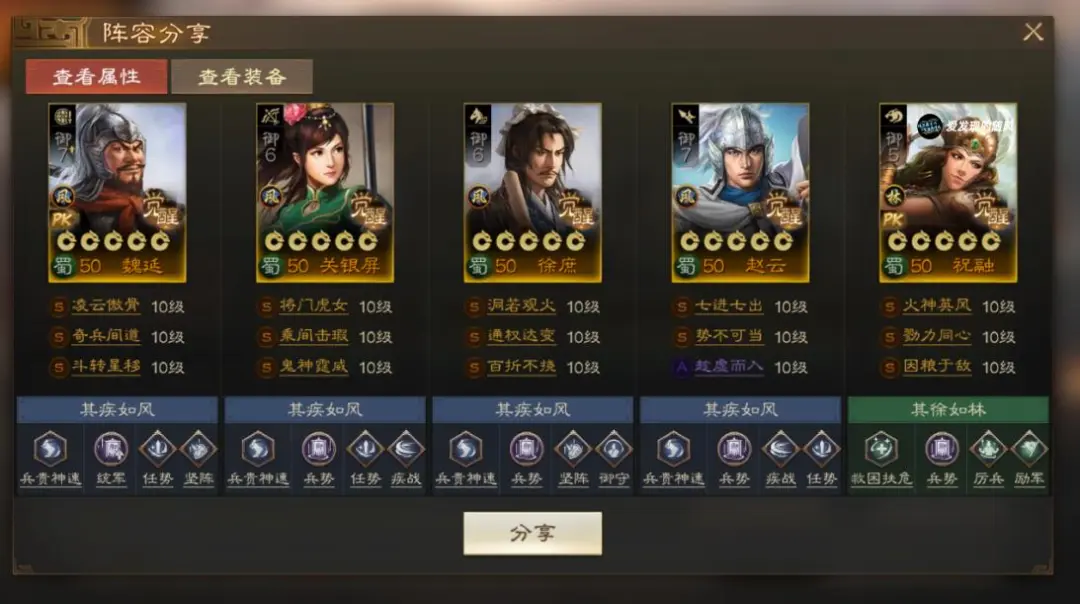Check the 火神英风 skill
Image resolution: width=1080 pixels, height=604 pixels.
click(936, 307)
